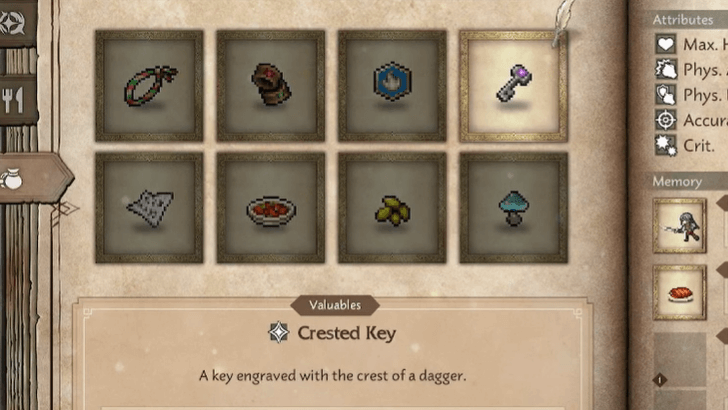Select the green and red rope bracelet slot
Screen dimensions: 728x410
[x=149, y=85]
